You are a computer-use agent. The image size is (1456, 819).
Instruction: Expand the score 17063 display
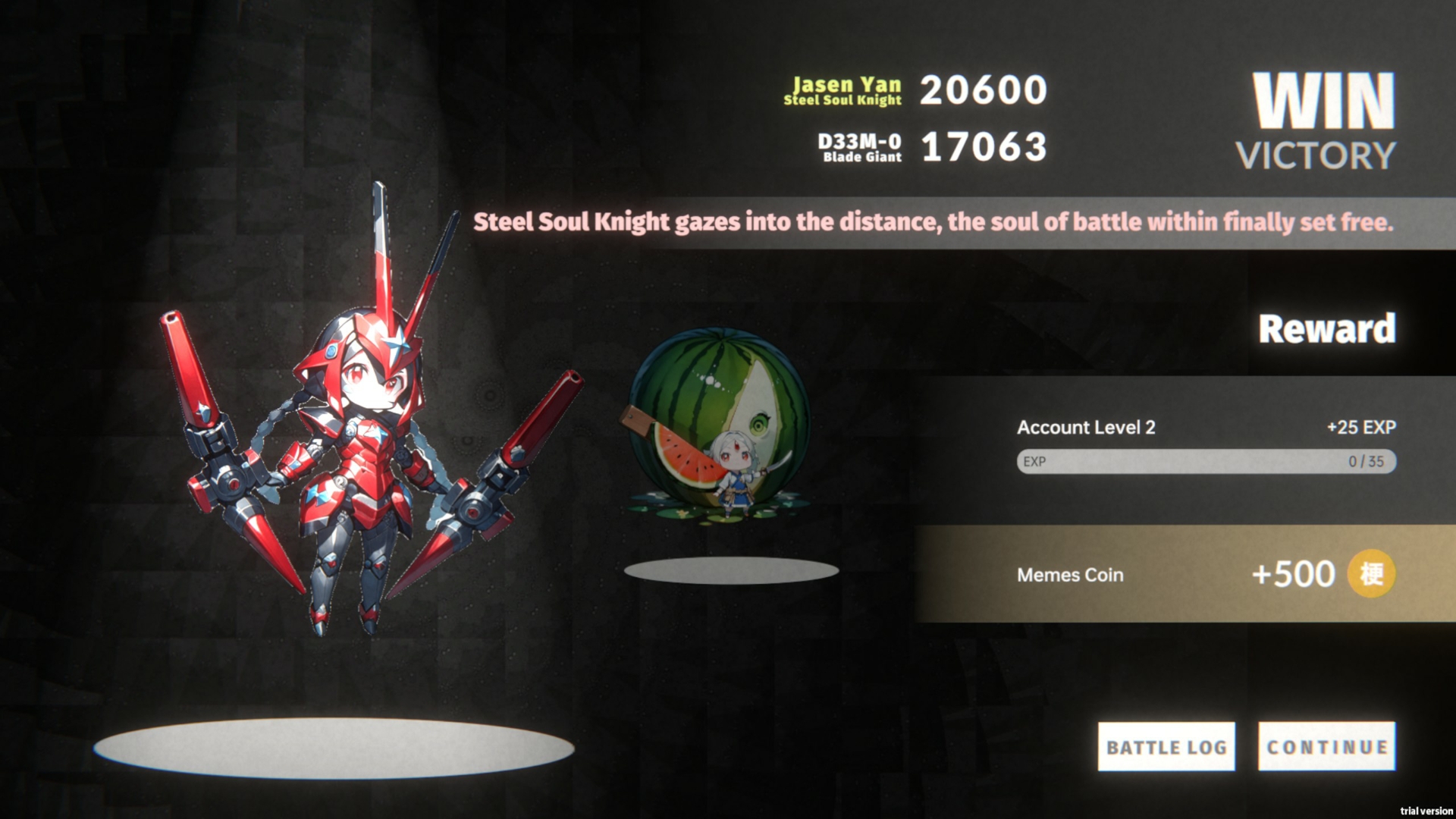pyautogui.click(x=984, y=147)
